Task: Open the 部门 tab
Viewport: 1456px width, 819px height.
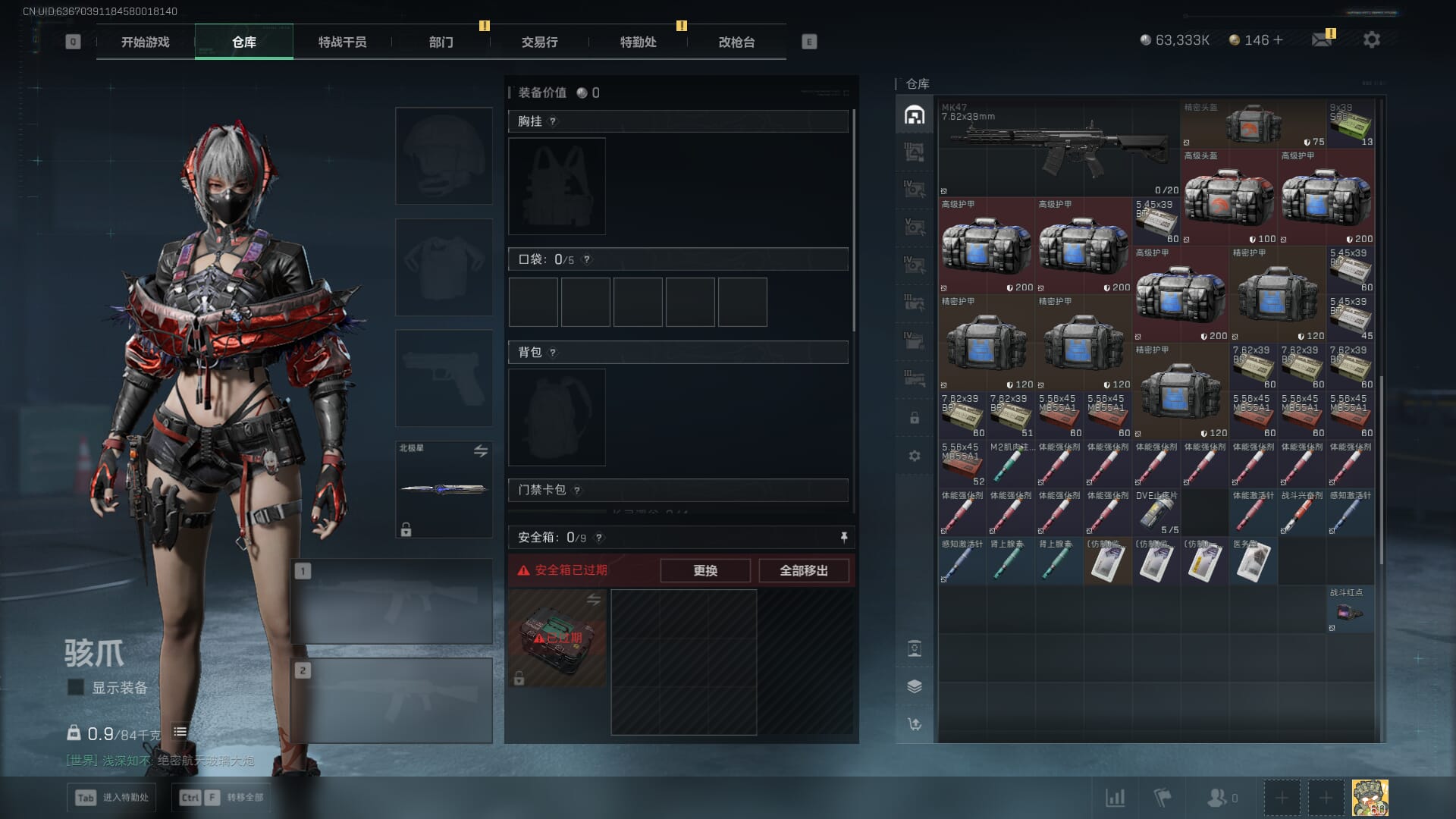Action: (441, 42)
